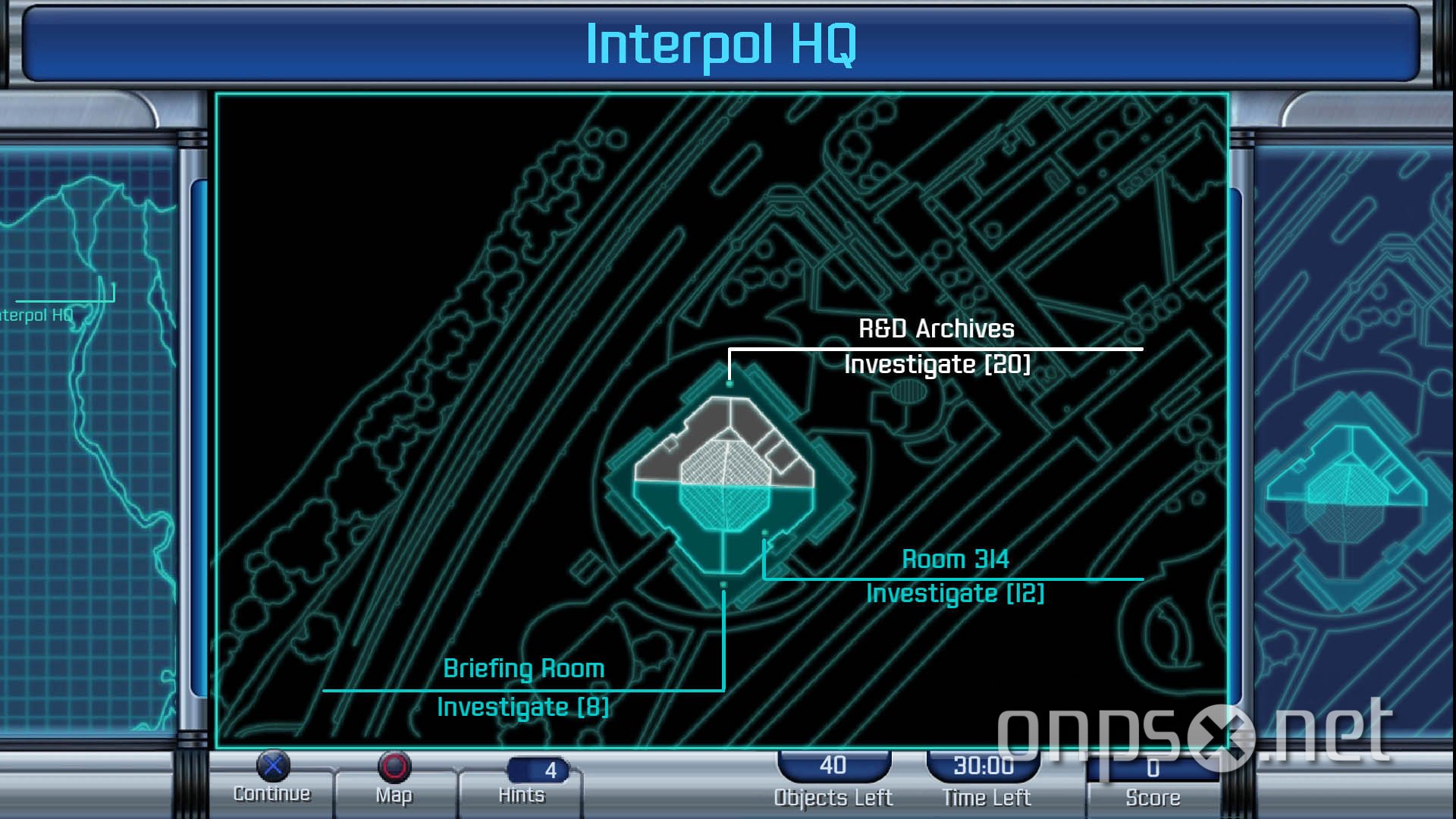Click the Room 314 hotspot marker

(764, 533)
